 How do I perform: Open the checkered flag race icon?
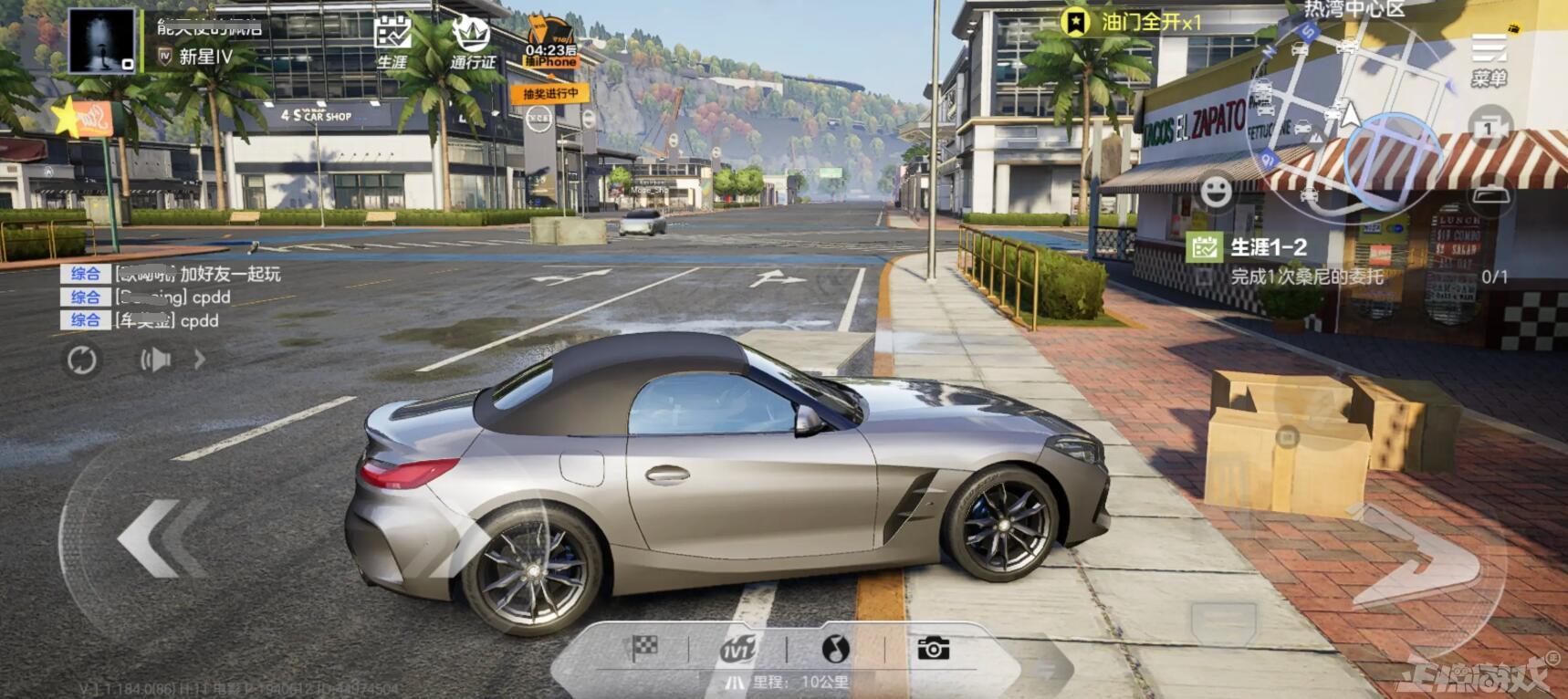click(644, 649)
